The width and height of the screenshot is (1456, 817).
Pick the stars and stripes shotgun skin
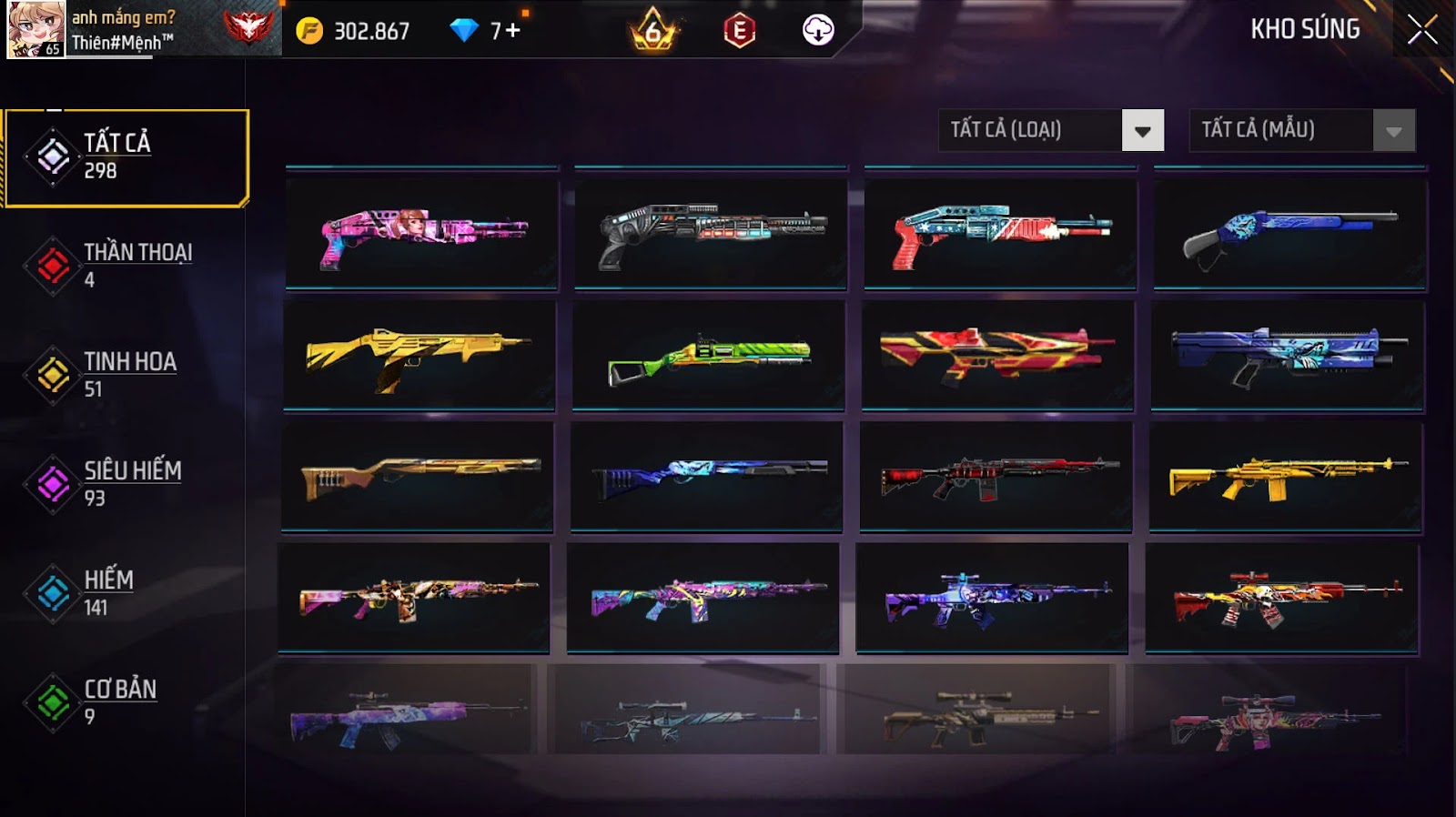(x=1000, y=235)
